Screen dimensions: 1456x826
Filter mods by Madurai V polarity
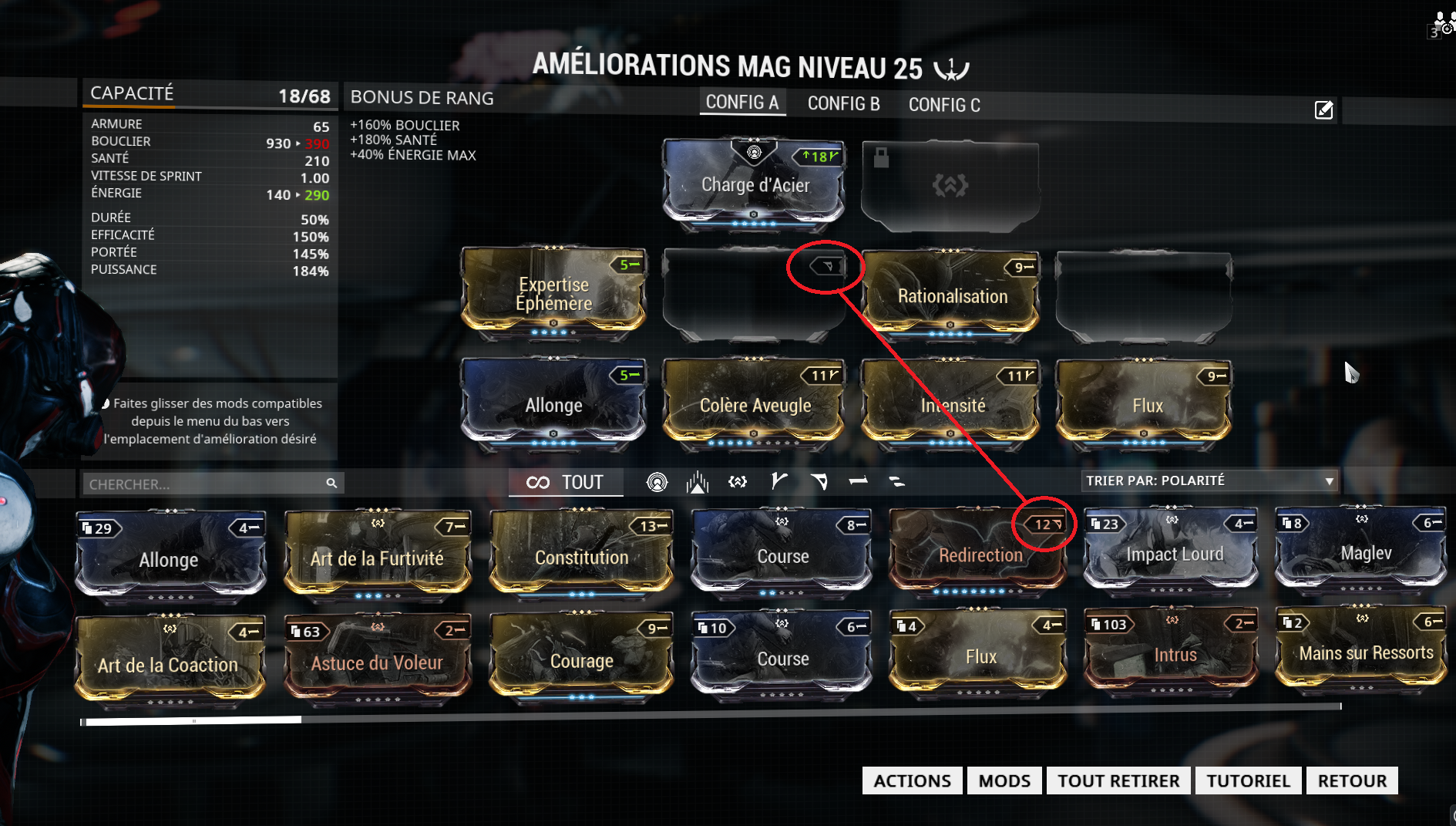pos(778,481)
